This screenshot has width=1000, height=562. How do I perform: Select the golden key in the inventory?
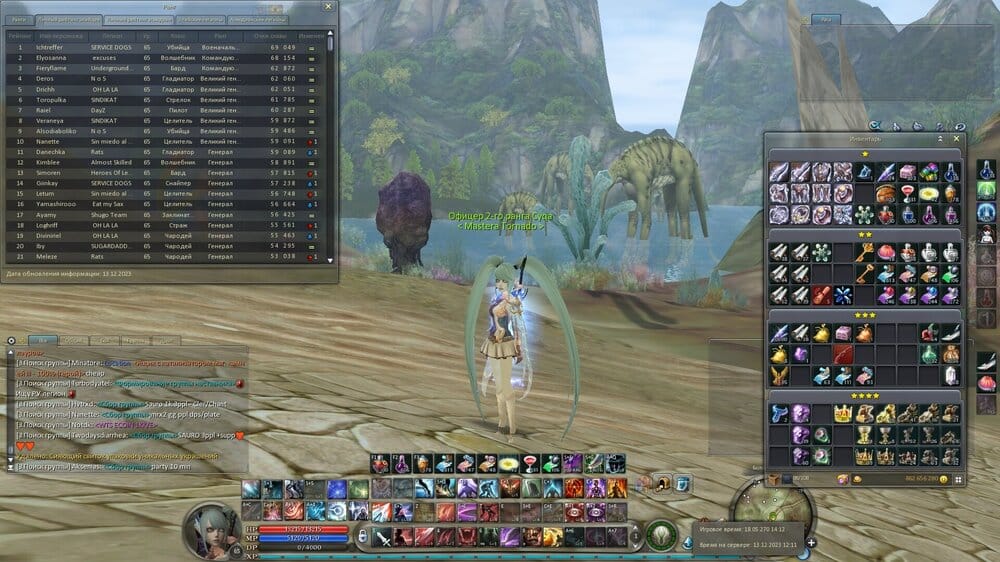[864, 250]
